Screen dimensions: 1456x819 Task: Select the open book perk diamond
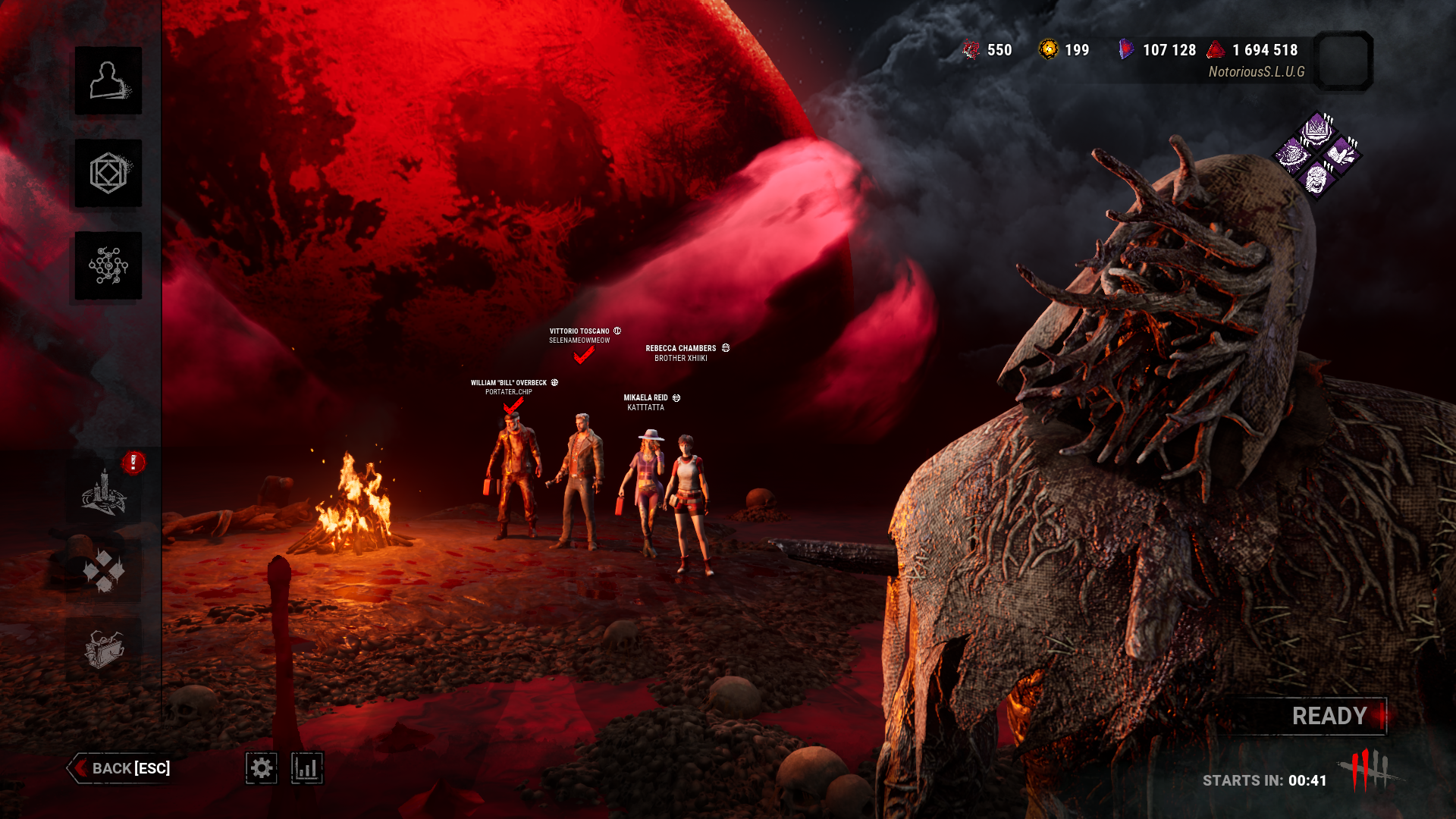[x=1317, y=129]
